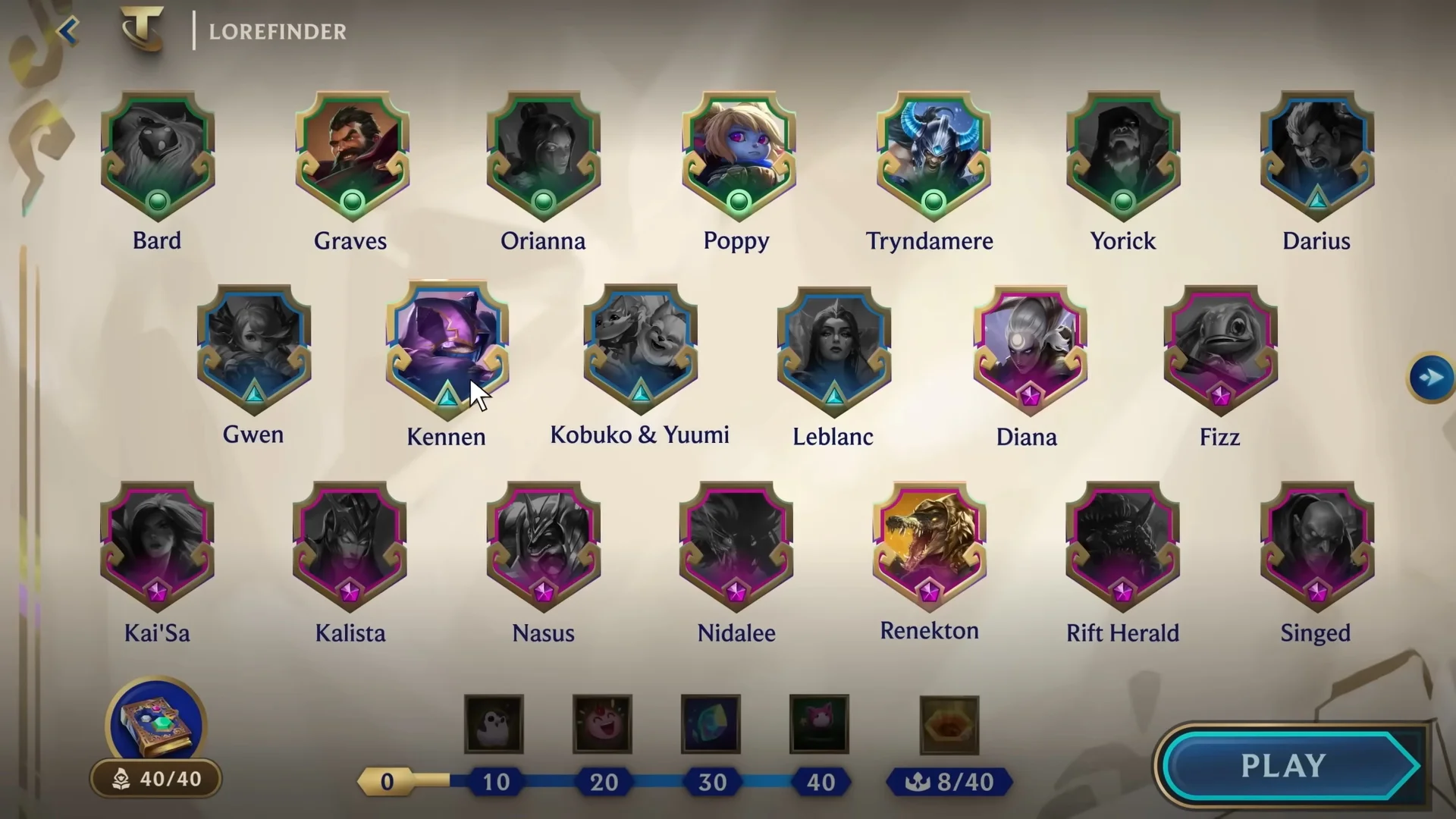
Task: Click the back arrow at top left
Action: point(68,30)
